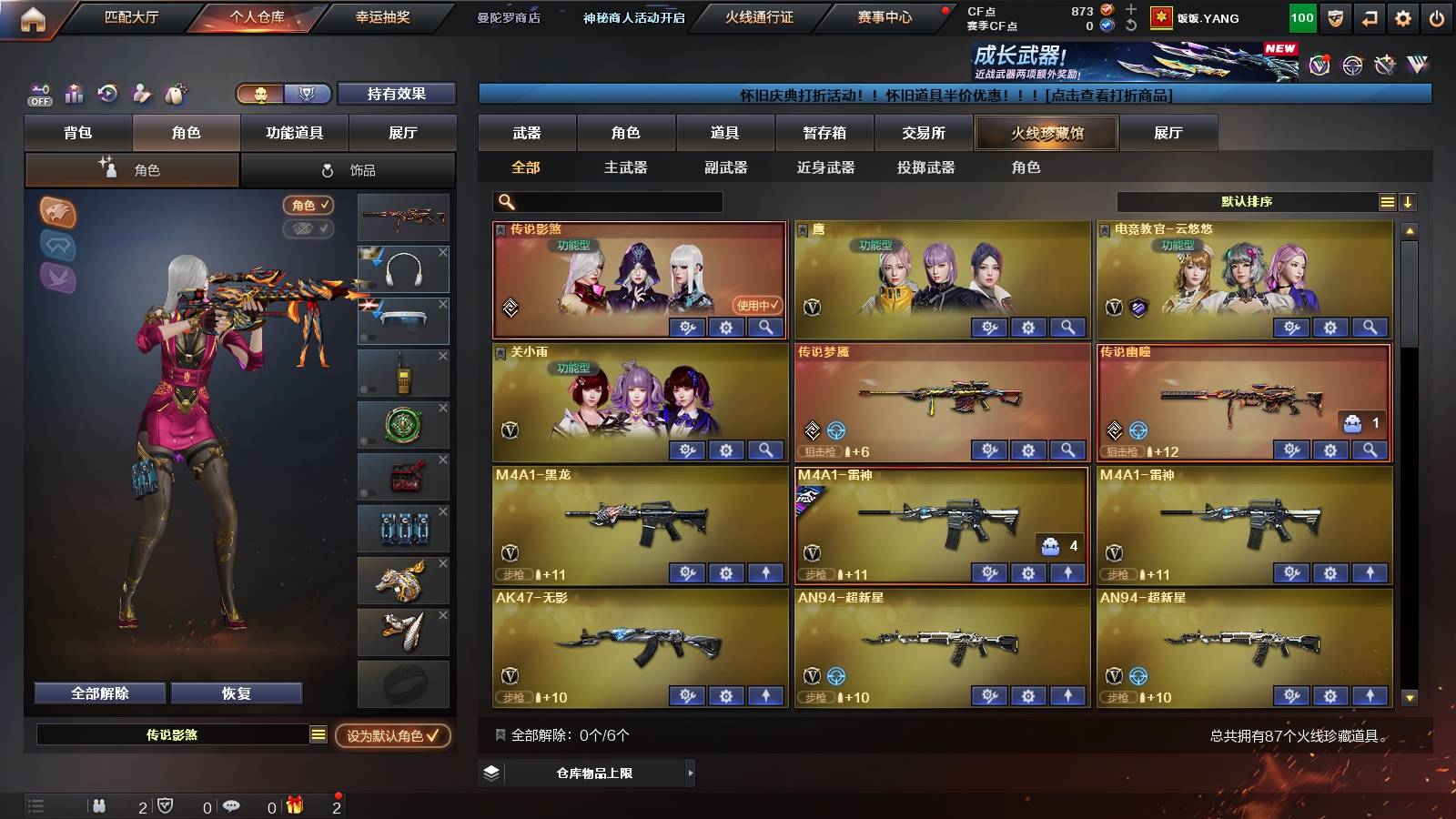The width and height of the screenshot is (1456, 819).
Task: Open 幸运抽奖 from the top menu
Action: click(x=382, y=17)
